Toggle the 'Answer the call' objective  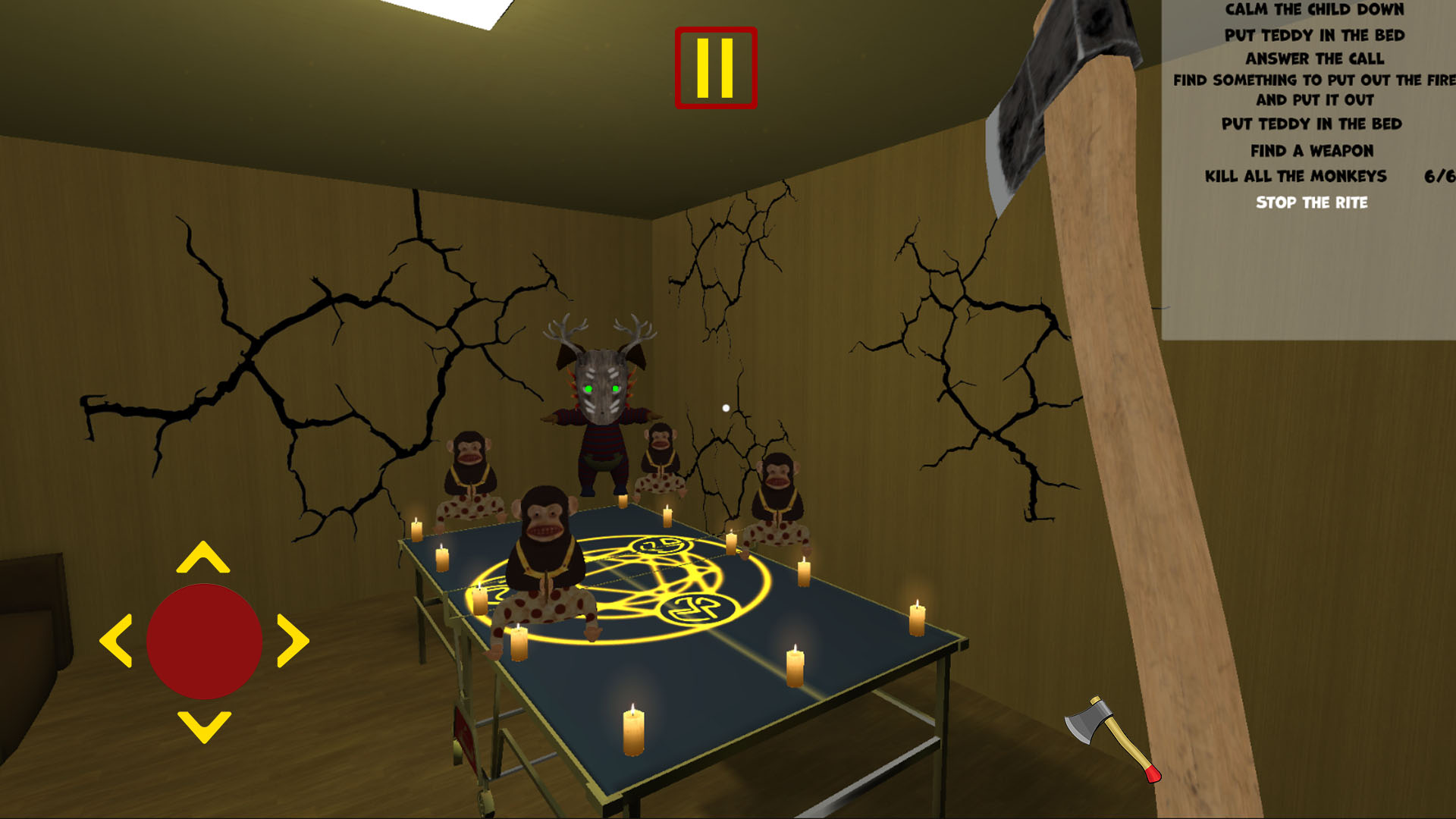(x=1316, y=58)
